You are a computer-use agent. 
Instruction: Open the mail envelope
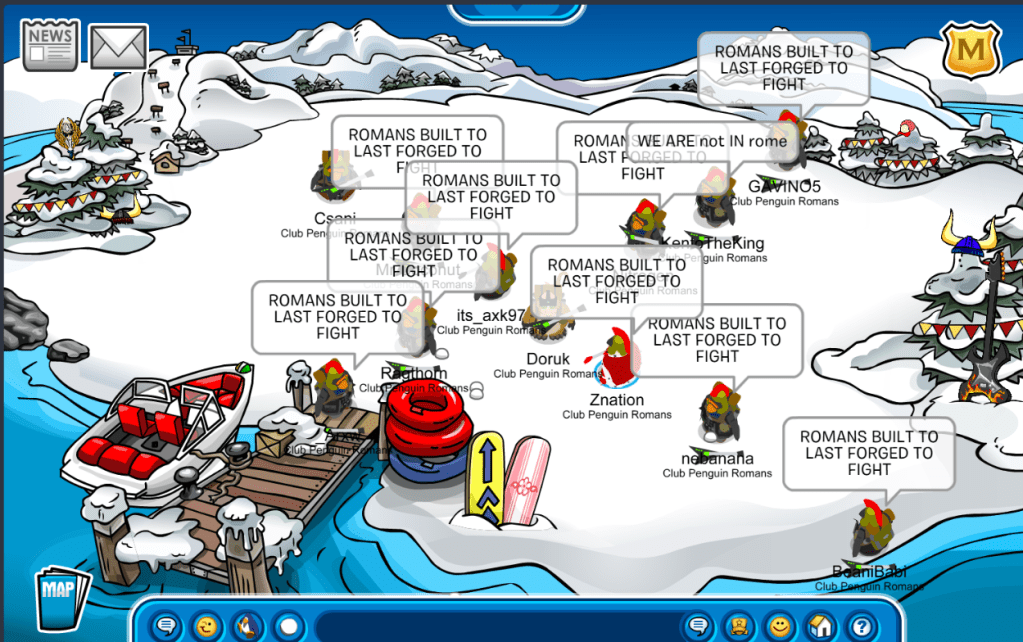pos(119,47)
